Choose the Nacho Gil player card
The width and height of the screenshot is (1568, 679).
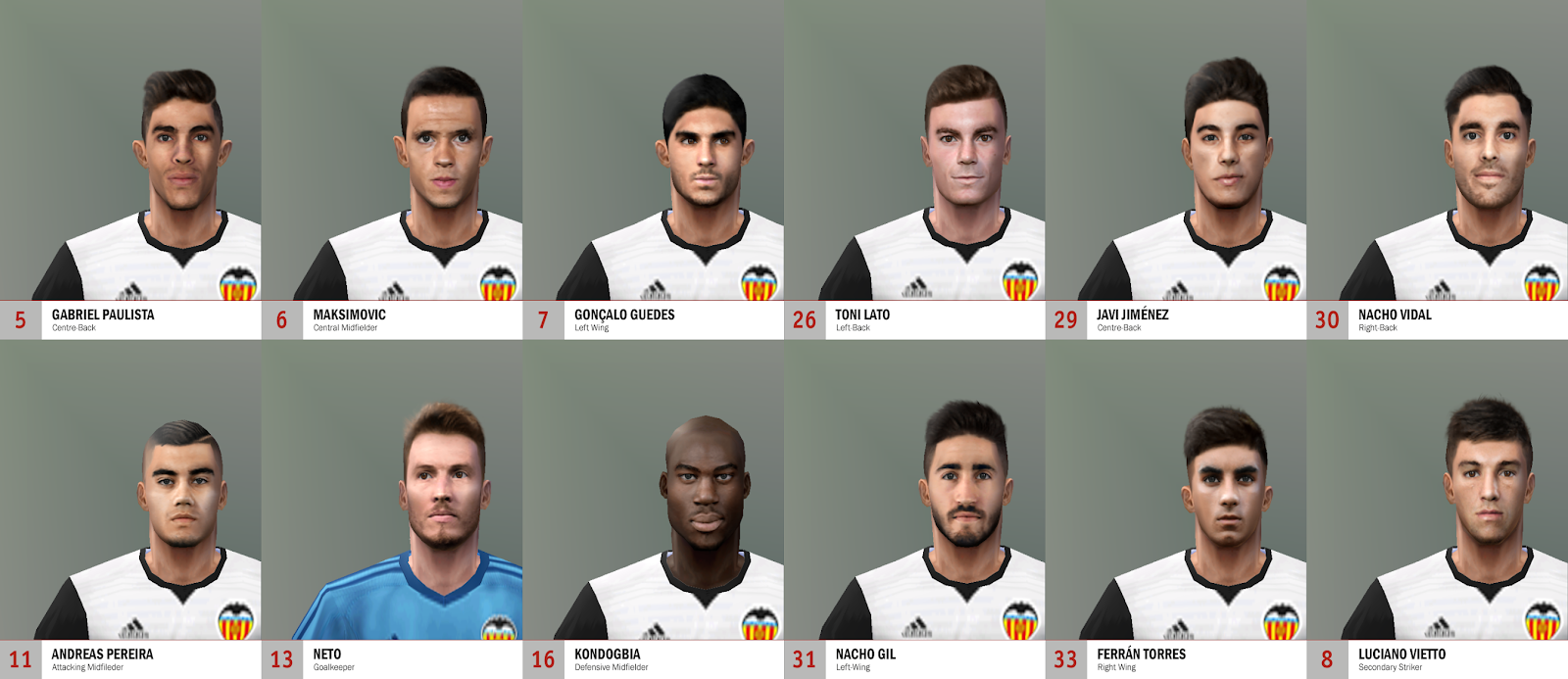pos(914,509)
